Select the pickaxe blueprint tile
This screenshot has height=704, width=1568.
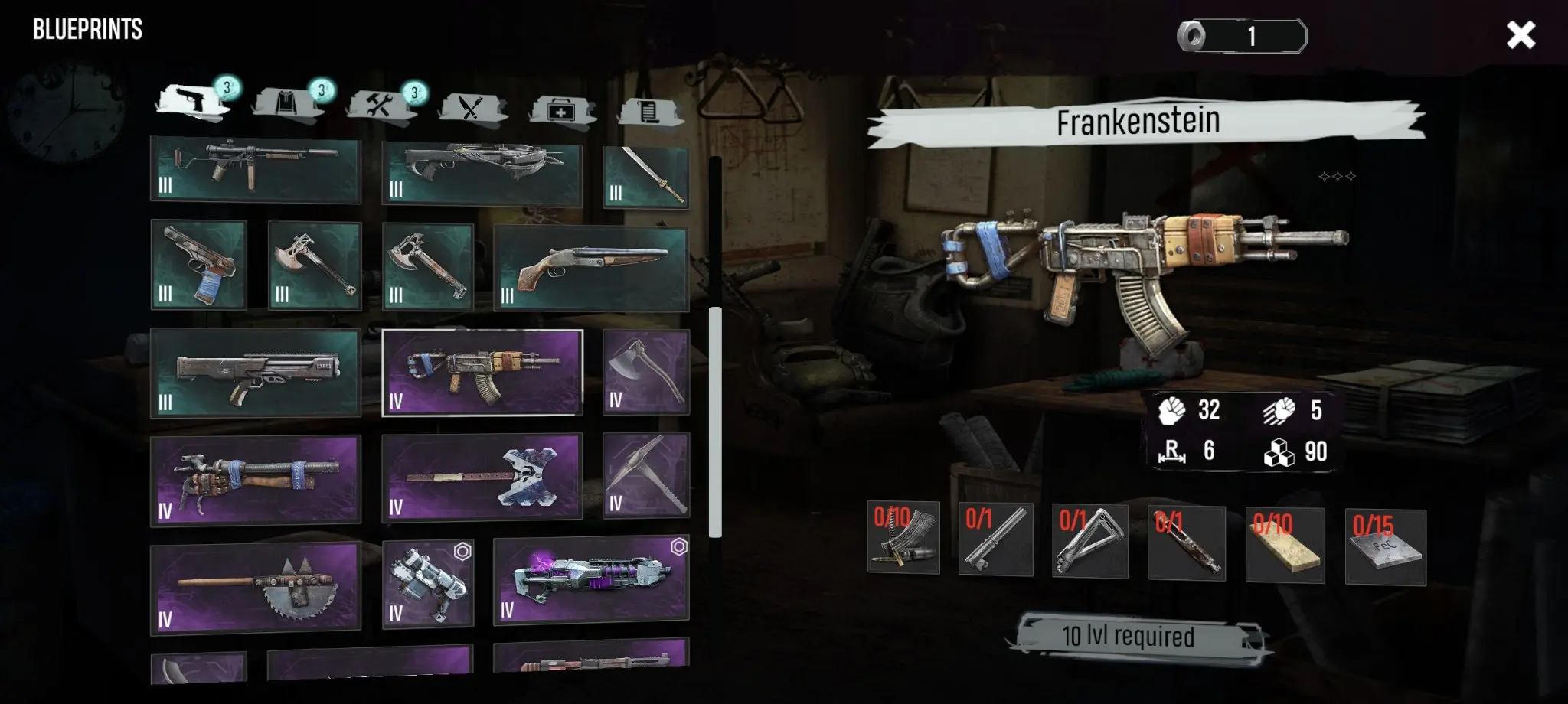point(645,474)
